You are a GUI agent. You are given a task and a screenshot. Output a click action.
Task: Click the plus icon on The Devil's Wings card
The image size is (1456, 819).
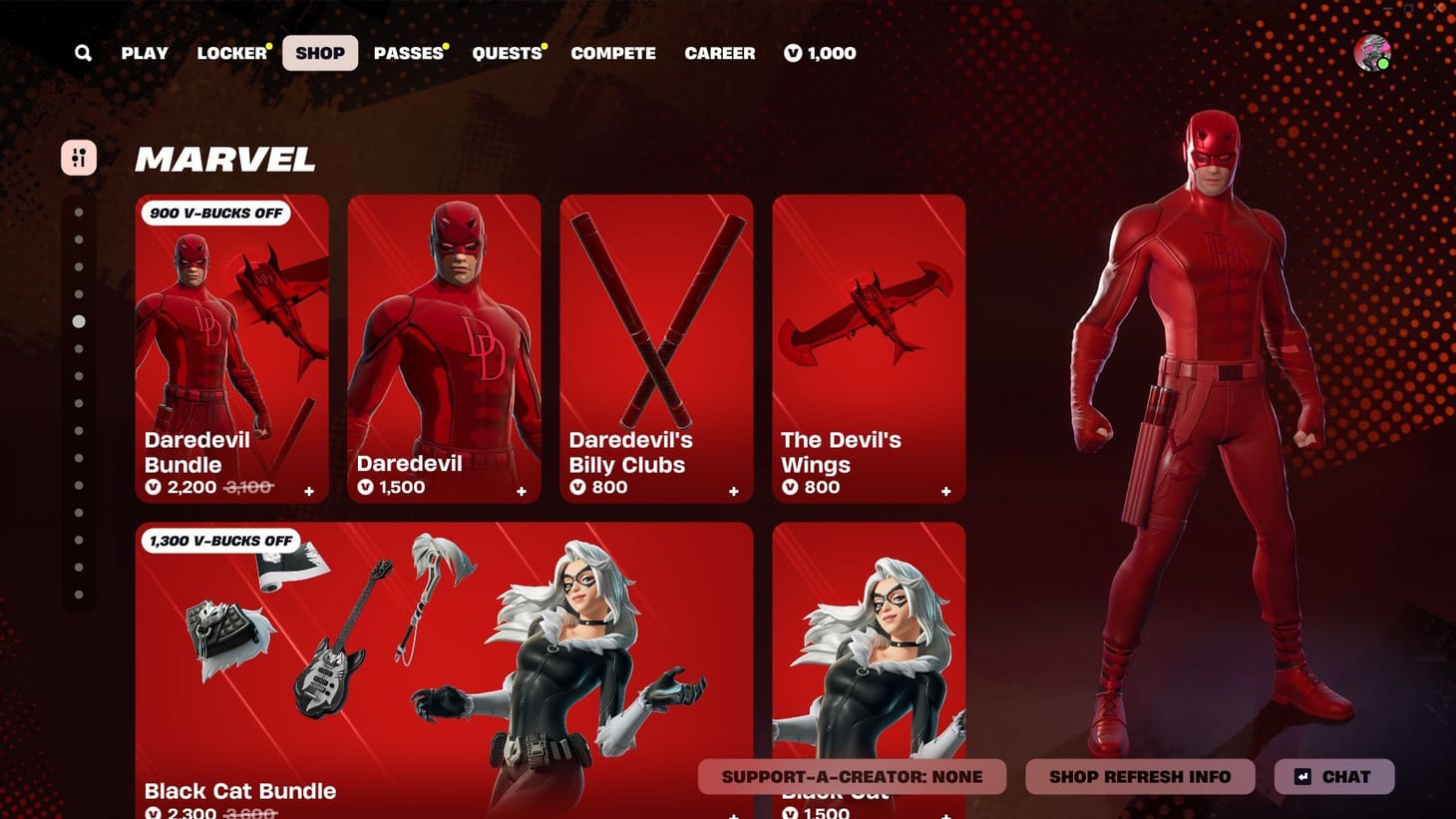point(945,491)
